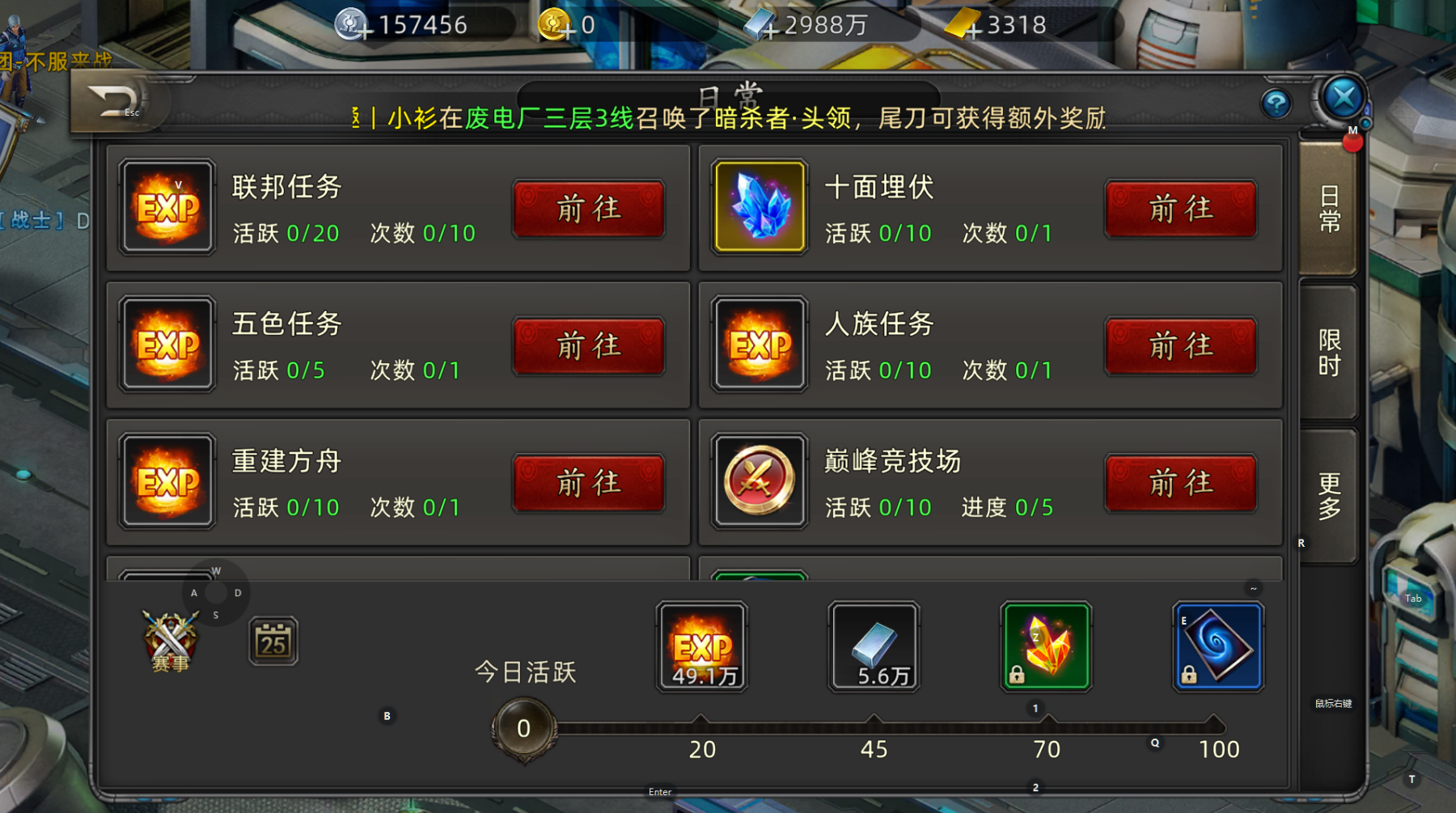
Task: Click the 5.6万 silver ingot reward
Action: 873,646
